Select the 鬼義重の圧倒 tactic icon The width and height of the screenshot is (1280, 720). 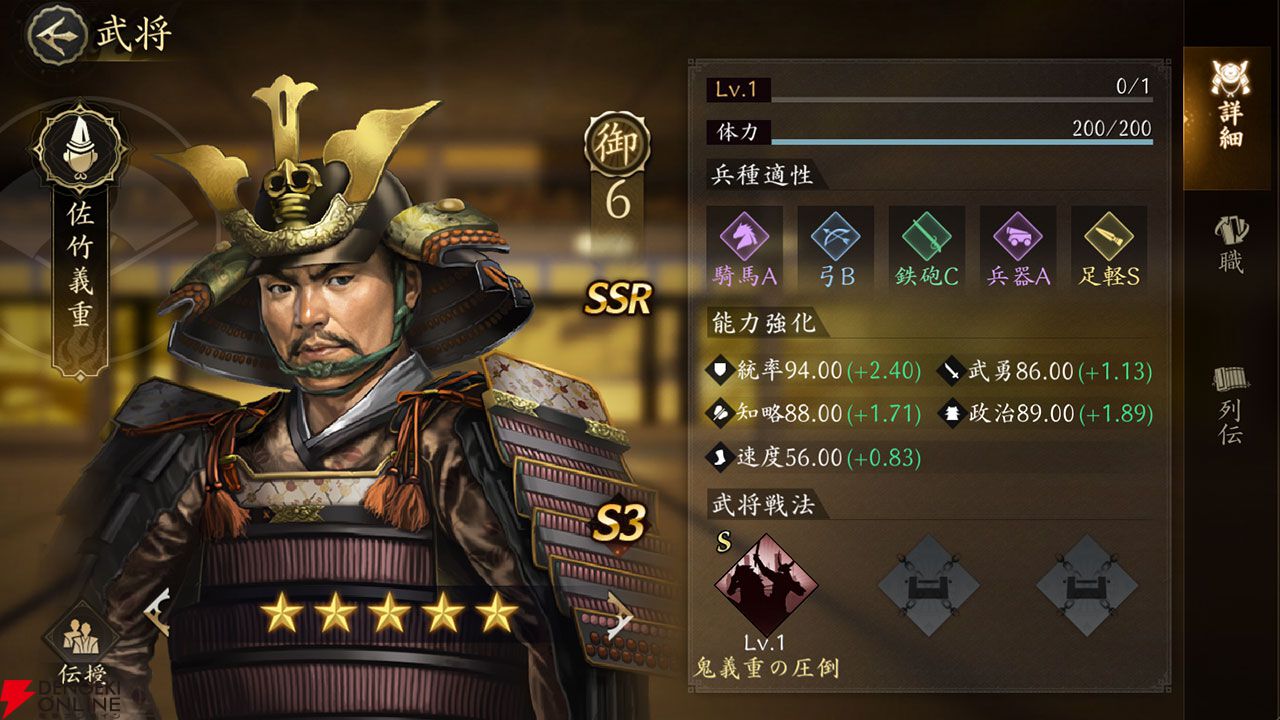(765, 585)
